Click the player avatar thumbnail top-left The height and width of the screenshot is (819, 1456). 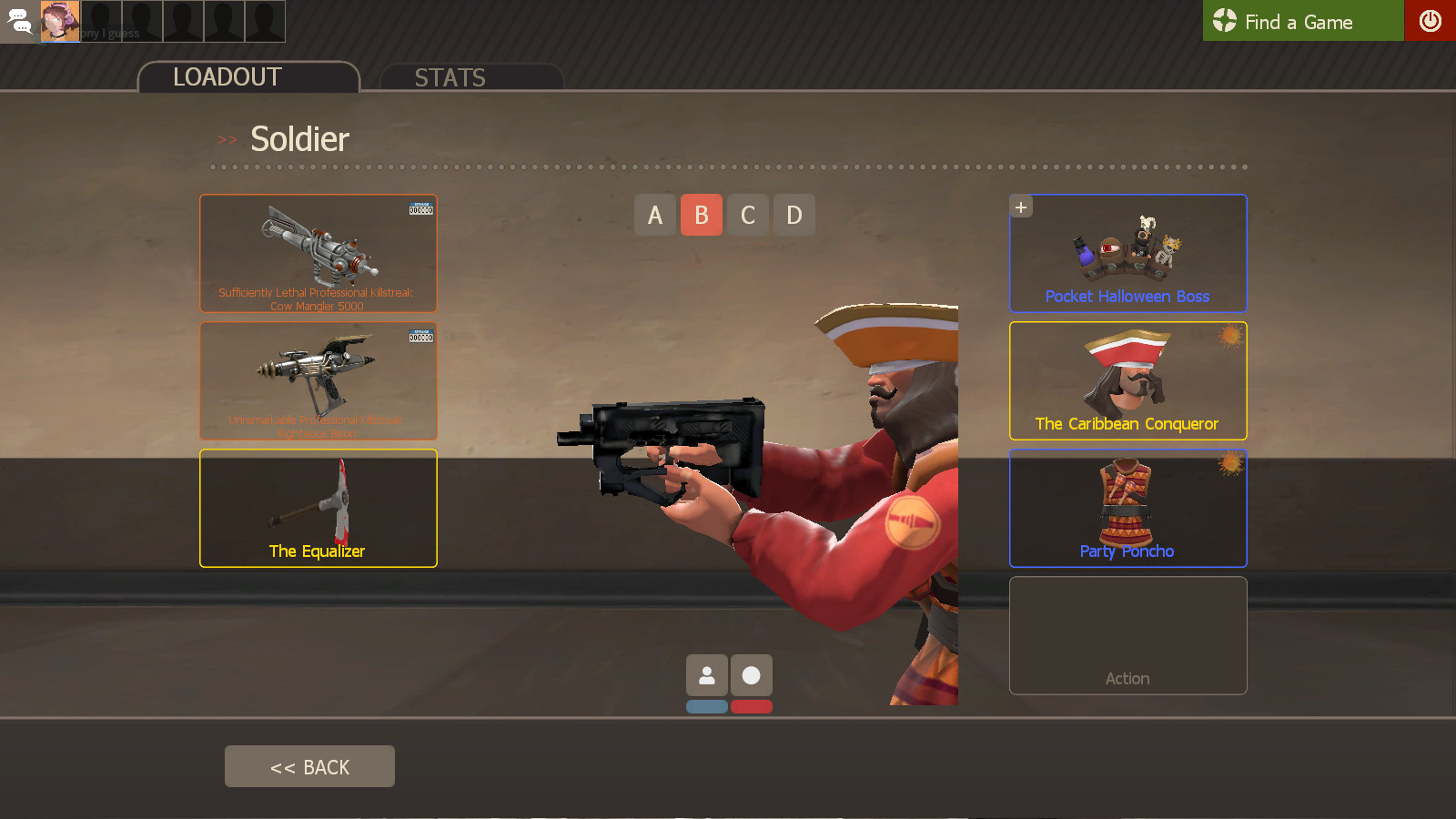(x=59, y=20)
